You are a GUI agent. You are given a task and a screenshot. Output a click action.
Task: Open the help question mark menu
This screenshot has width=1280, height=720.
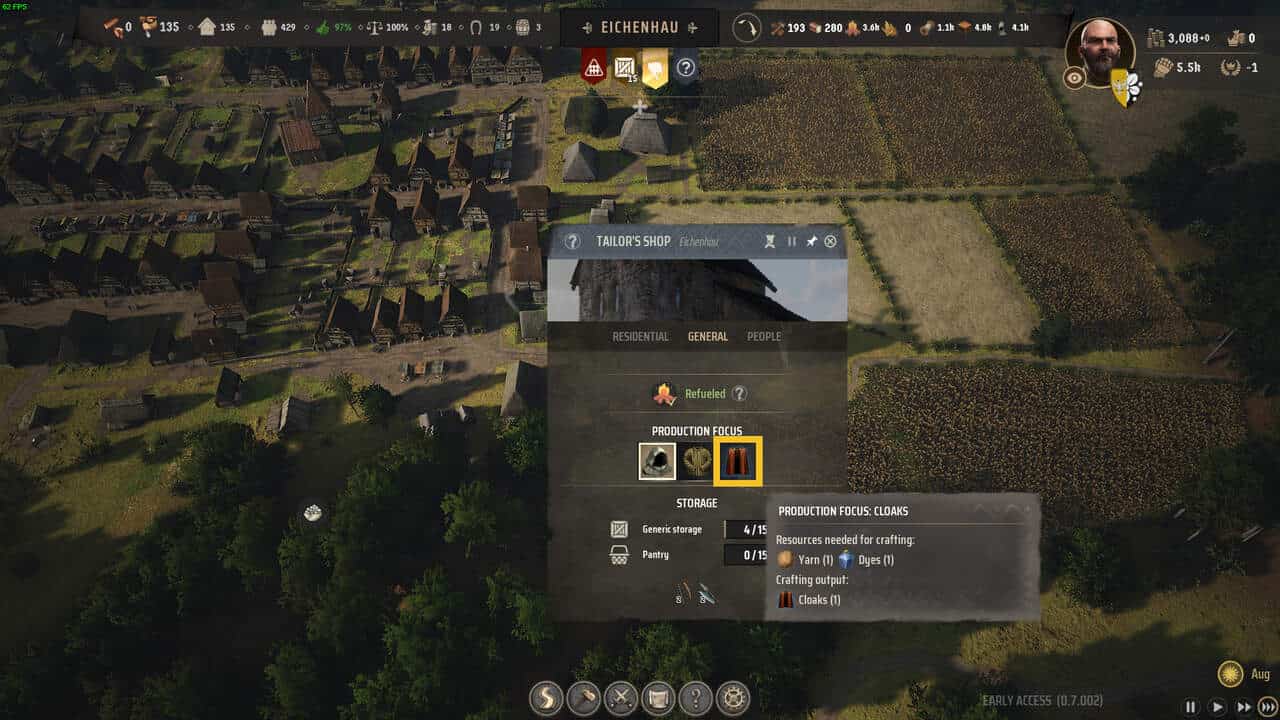pos(696,697)
